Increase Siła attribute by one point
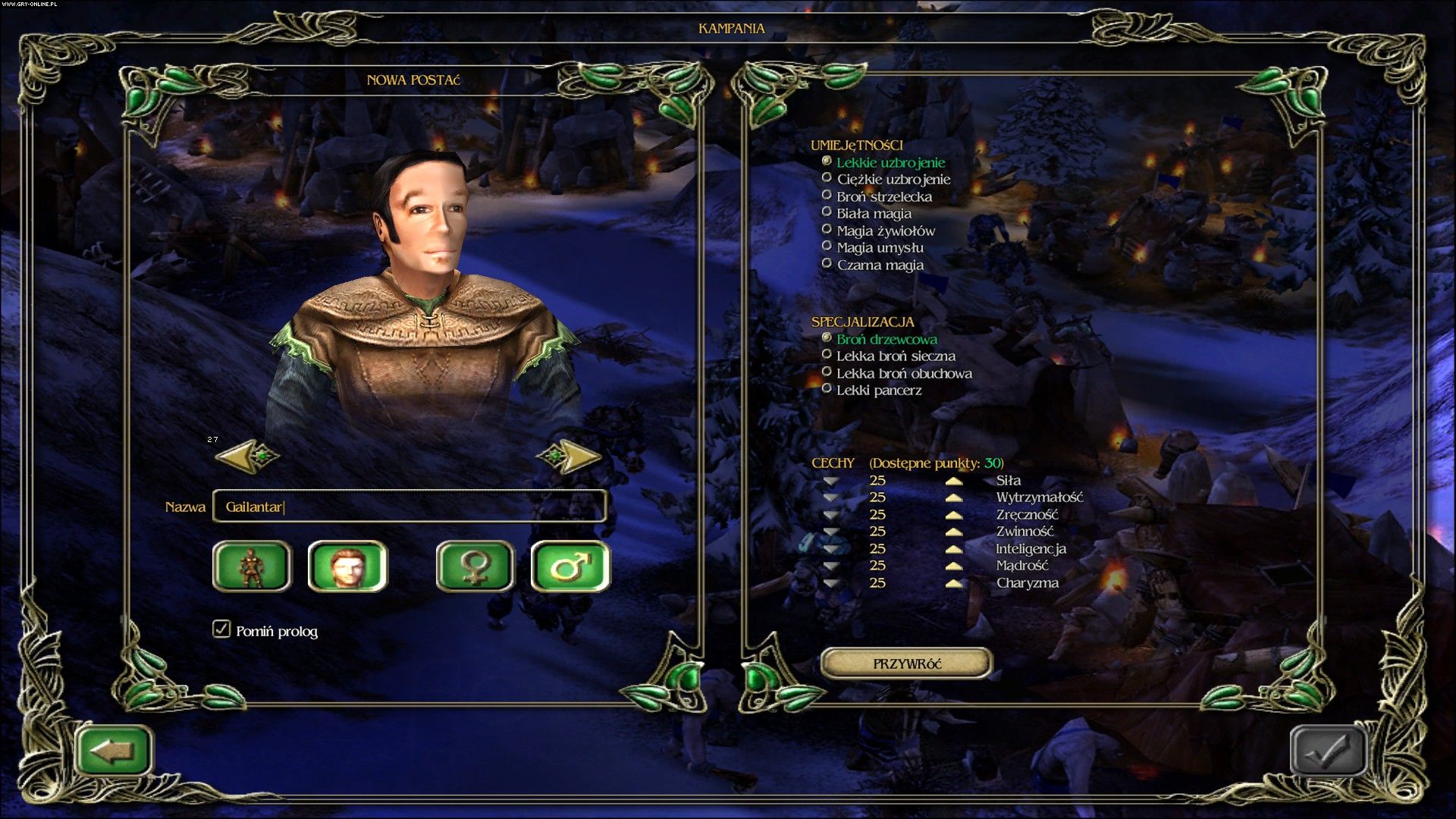Screen dimensions: 1456x819 click(954, 481)
